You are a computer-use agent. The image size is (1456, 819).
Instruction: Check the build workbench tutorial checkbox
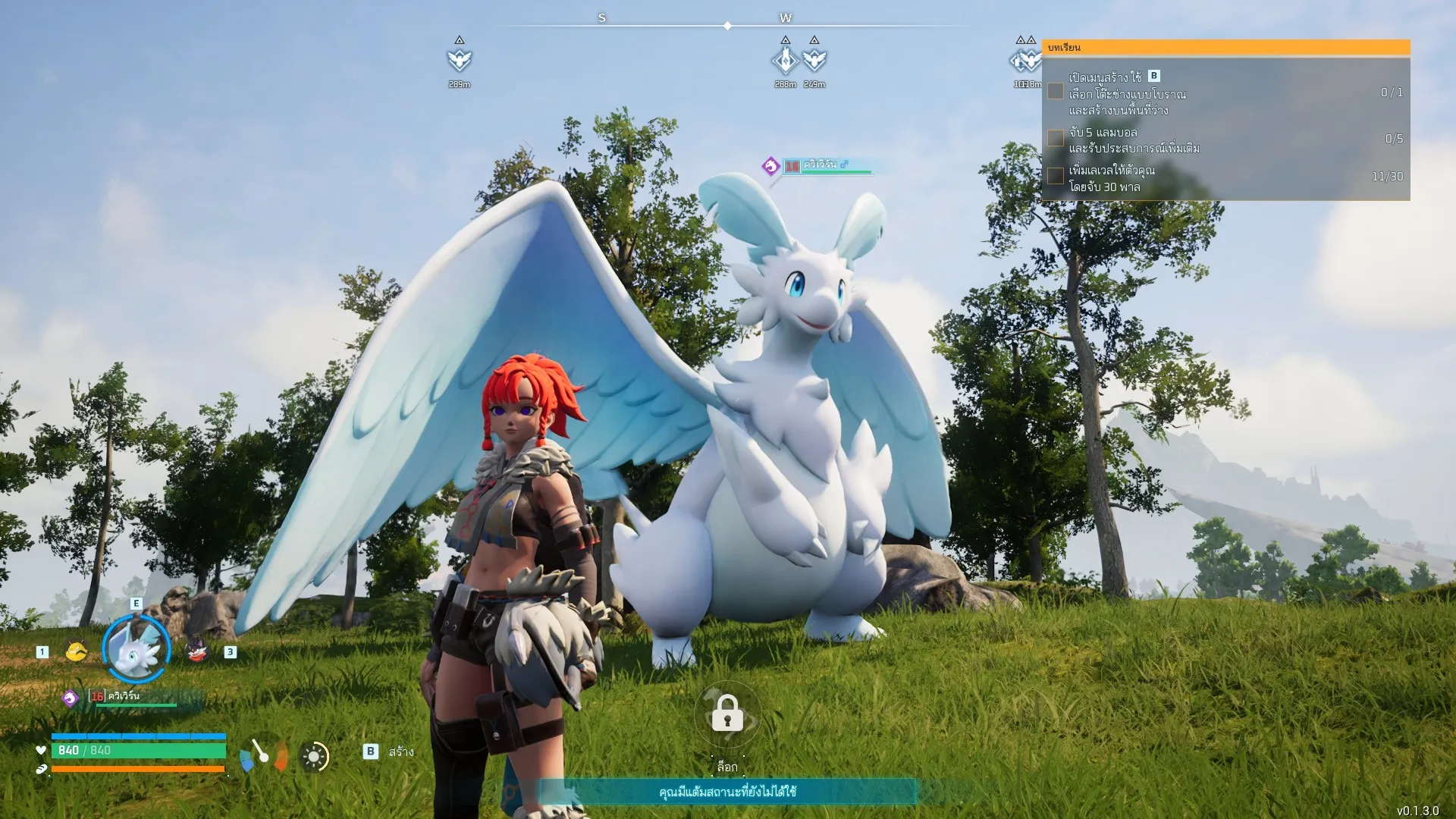(1056, 92)
